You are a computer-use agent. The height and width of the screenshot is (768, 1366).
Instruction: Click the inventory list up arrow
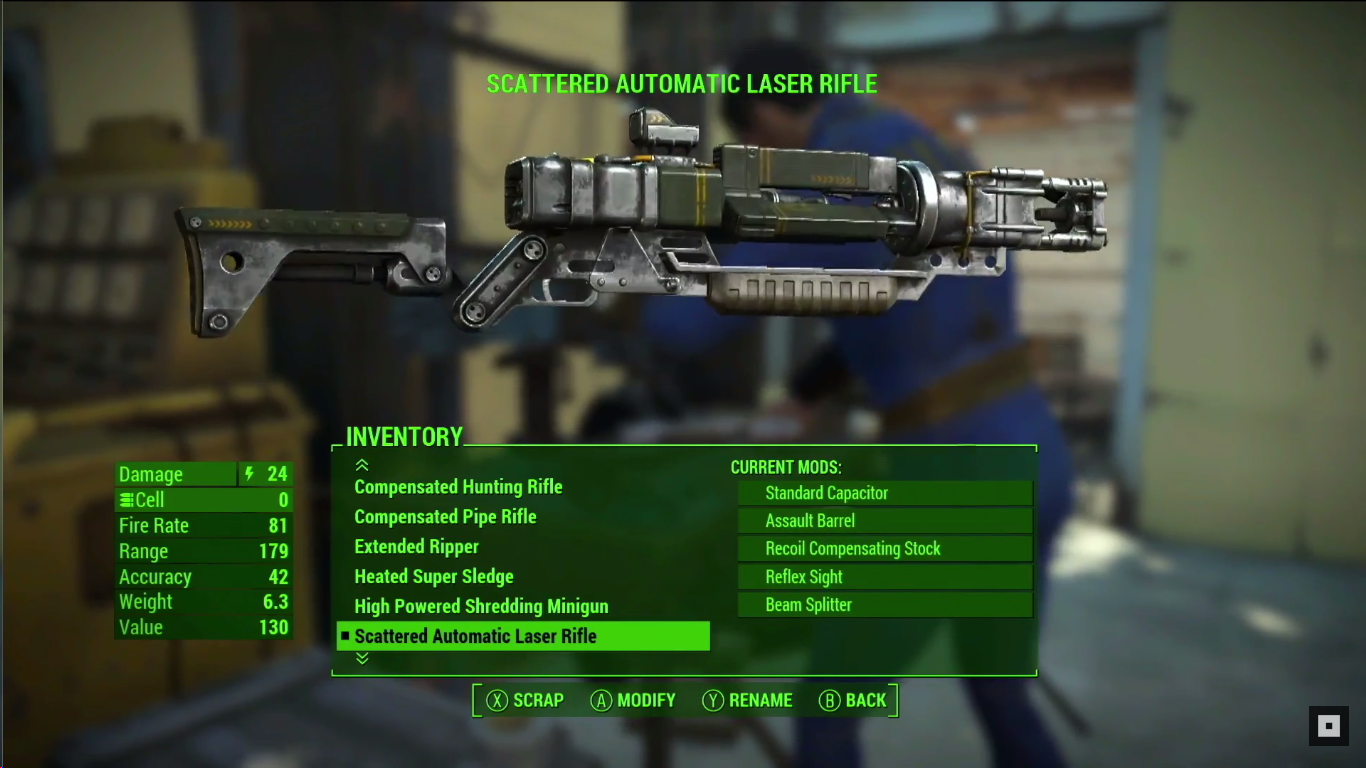362,465
